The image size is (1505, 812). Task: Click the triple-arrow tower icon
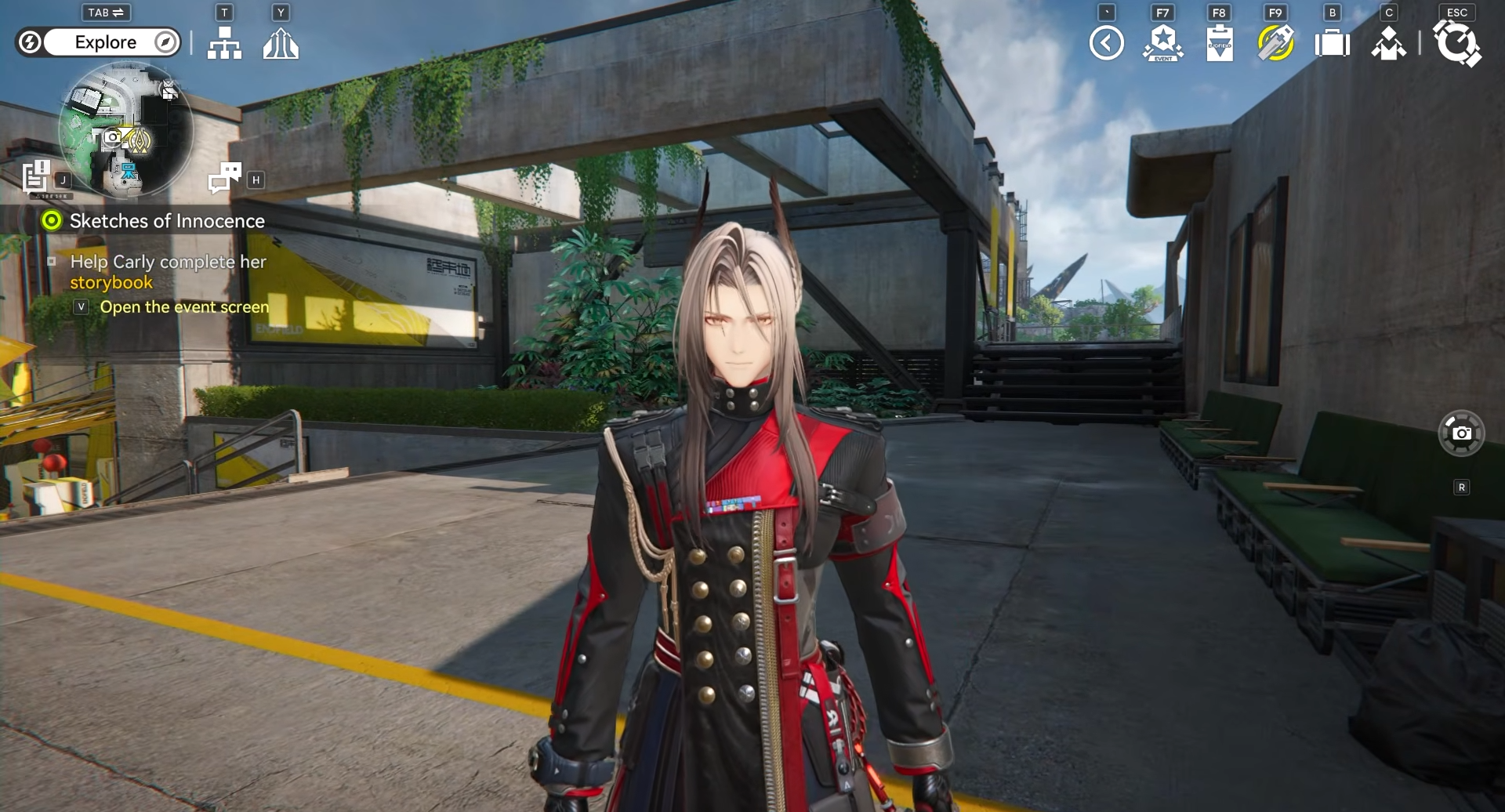(281, 43)
